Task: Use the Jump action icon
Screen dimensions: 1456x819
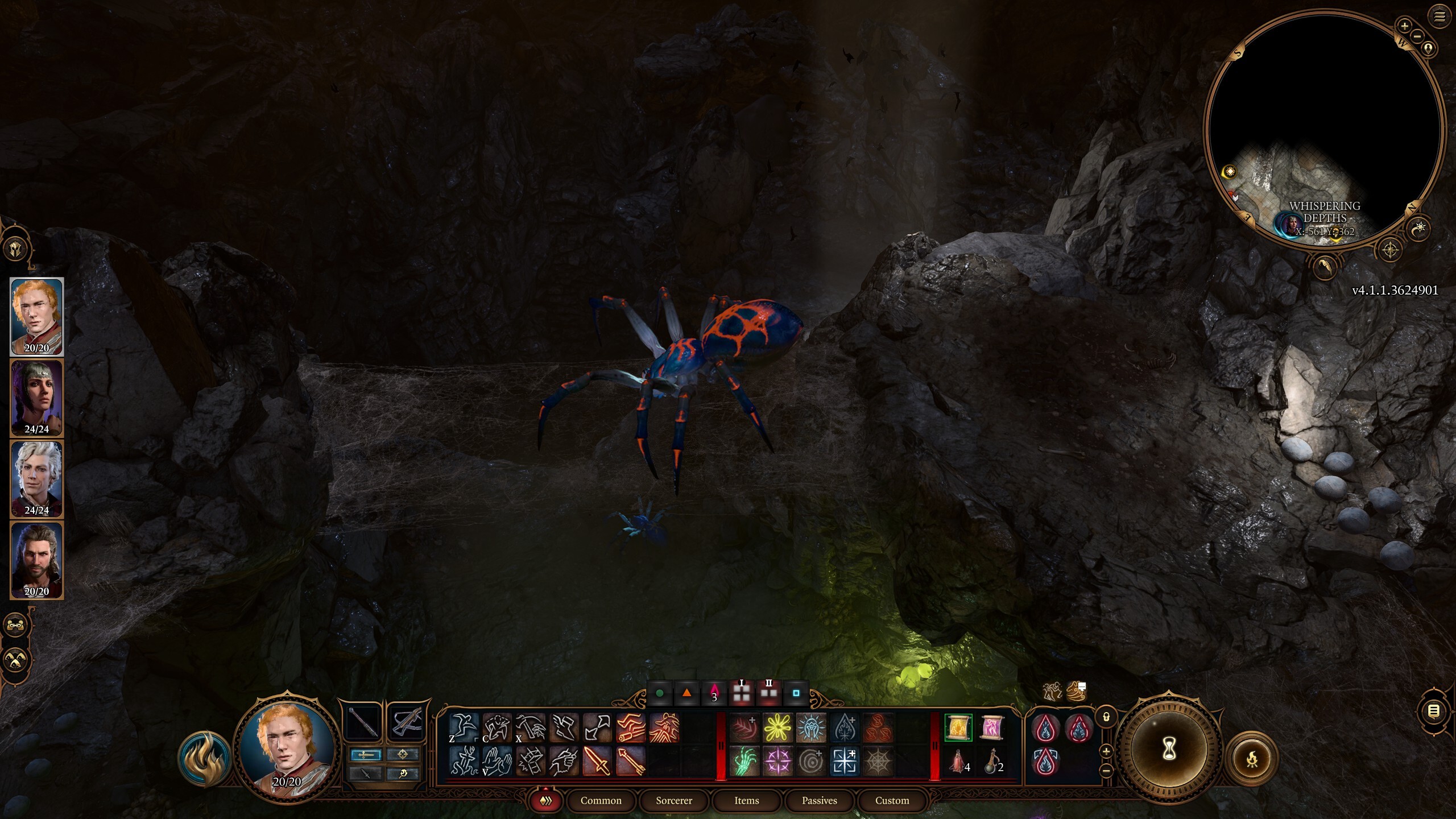Action: click(x=464, y=727)
